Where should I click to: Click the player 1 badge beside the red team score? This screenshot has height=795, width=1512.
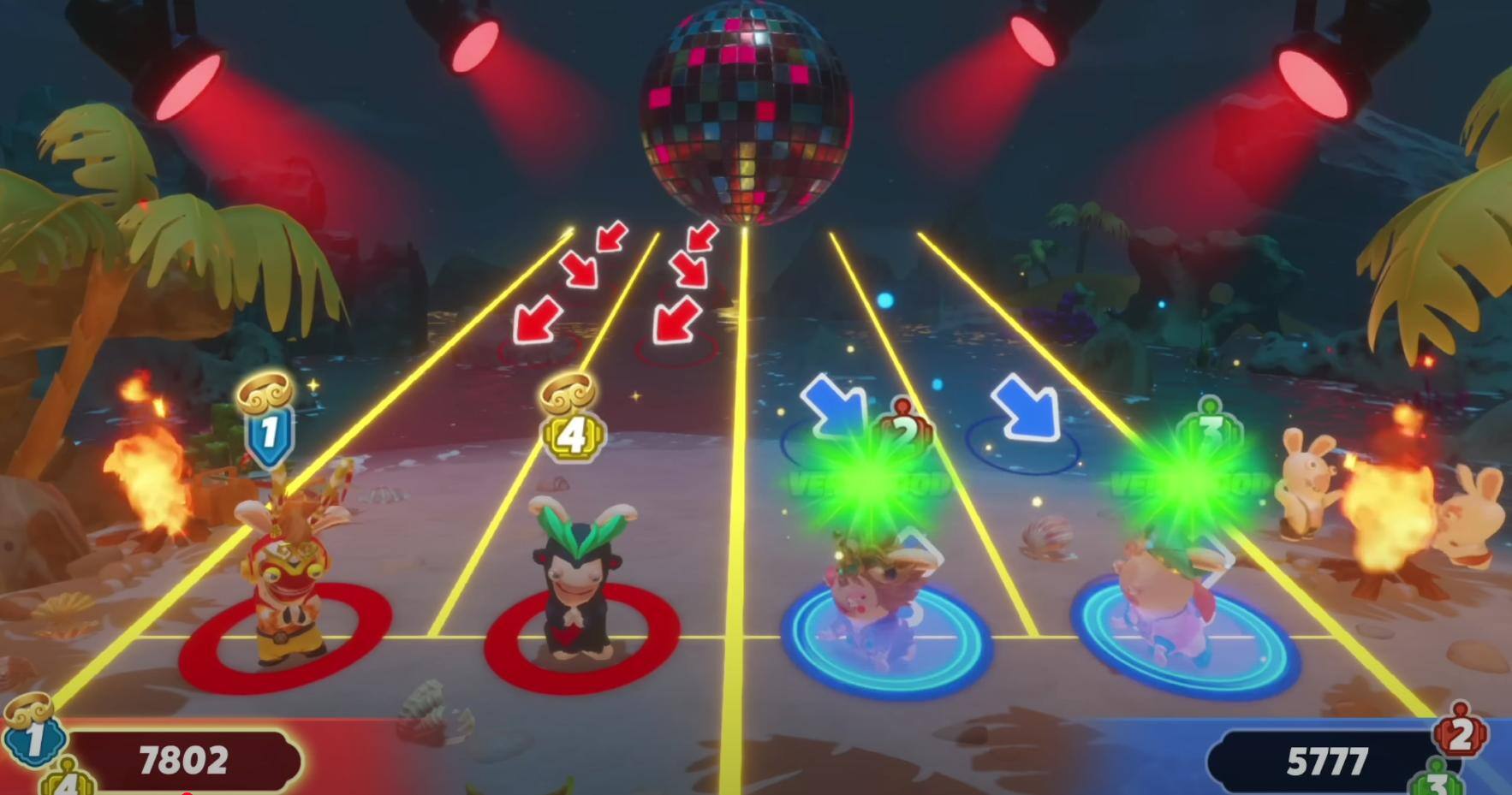pyautogui.click(x=34, y=738)
